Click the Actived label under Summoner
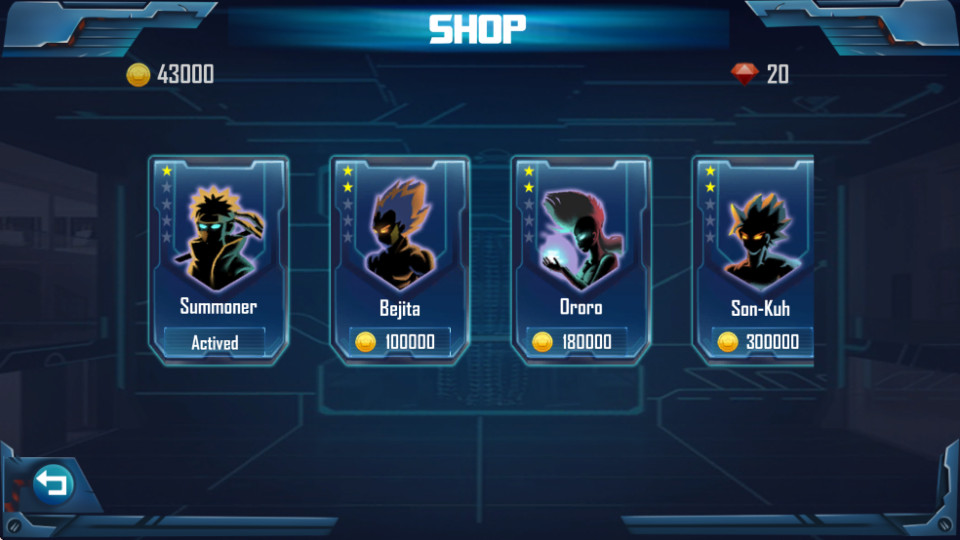This screenshot has width=960, height=540. pos(215,342)
